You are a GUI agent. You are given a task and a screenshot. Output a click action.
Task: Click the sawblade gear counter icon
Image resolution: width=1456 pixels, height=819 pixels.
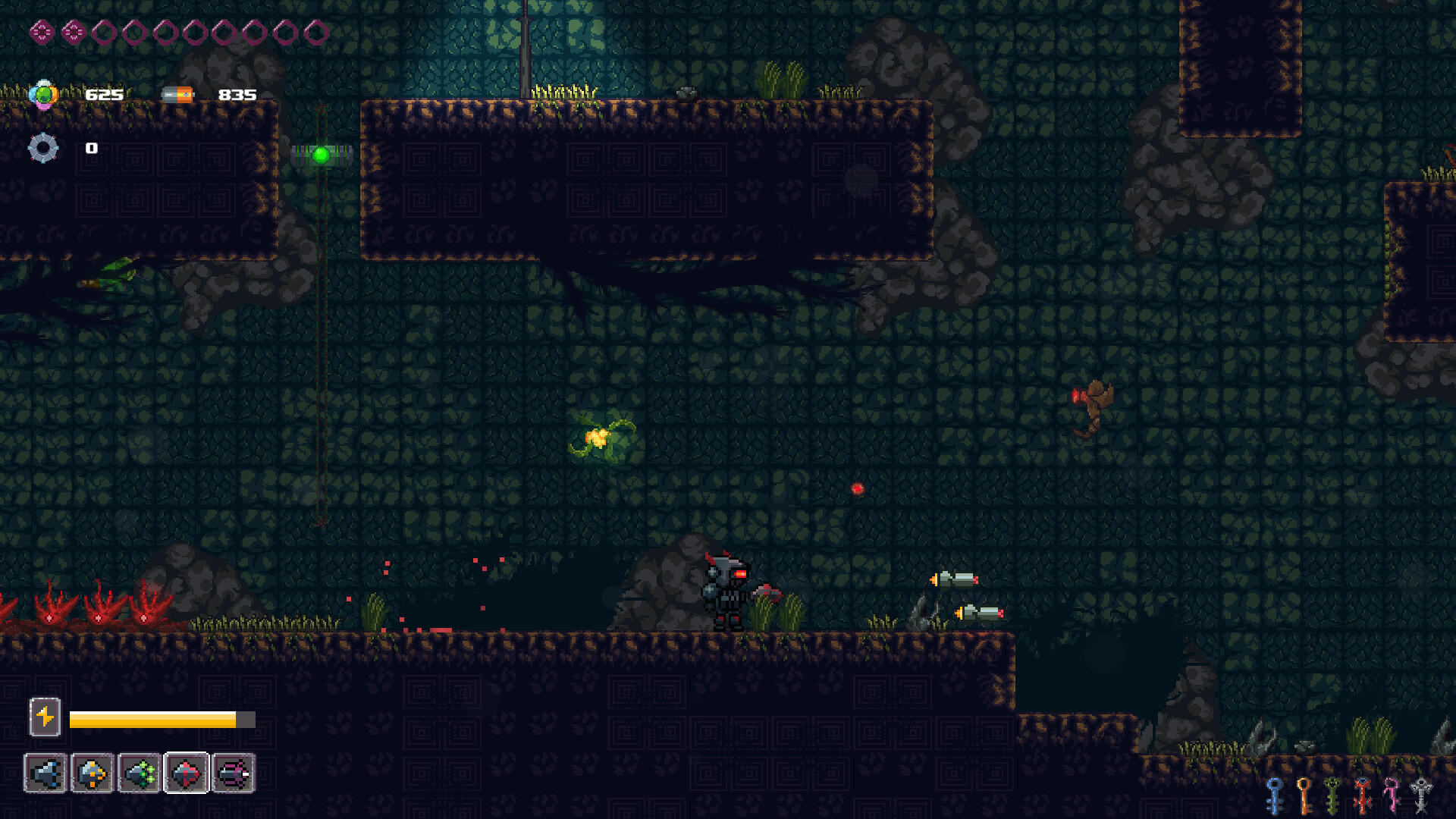point(44,149)
